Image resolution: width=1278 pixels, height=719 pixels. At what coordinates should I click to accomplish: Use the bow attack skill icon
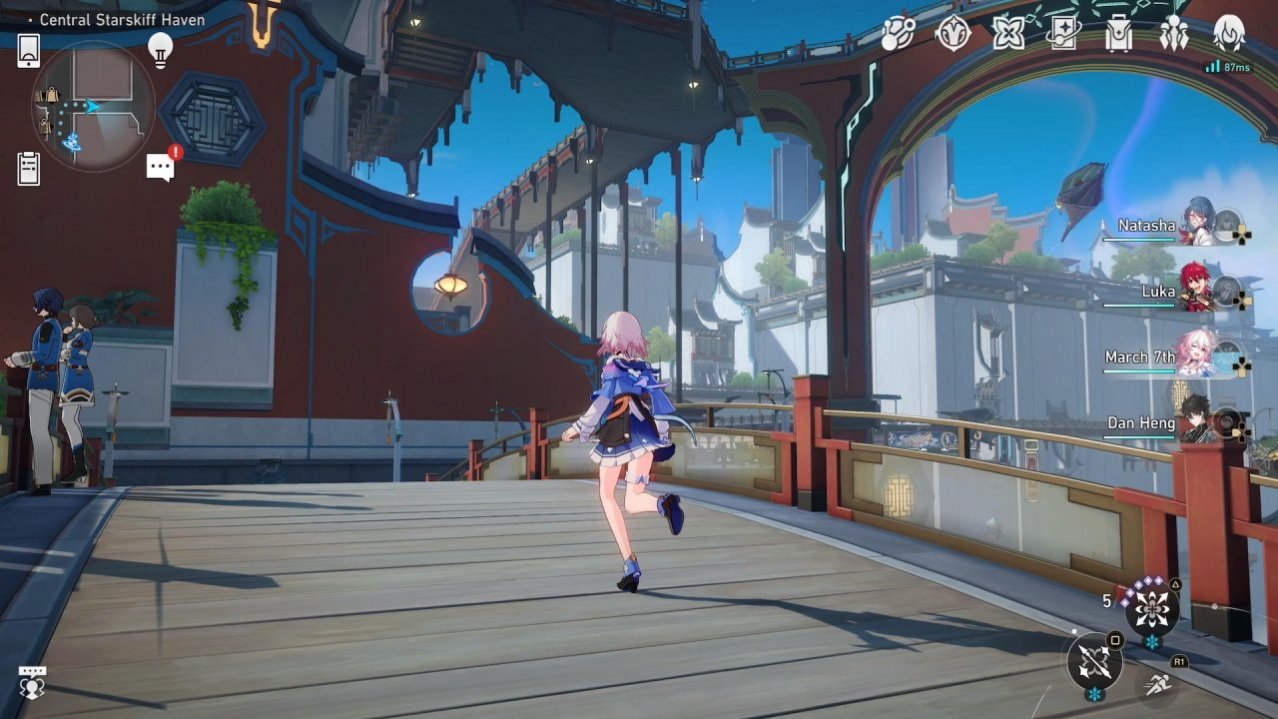click(1094, 661)
